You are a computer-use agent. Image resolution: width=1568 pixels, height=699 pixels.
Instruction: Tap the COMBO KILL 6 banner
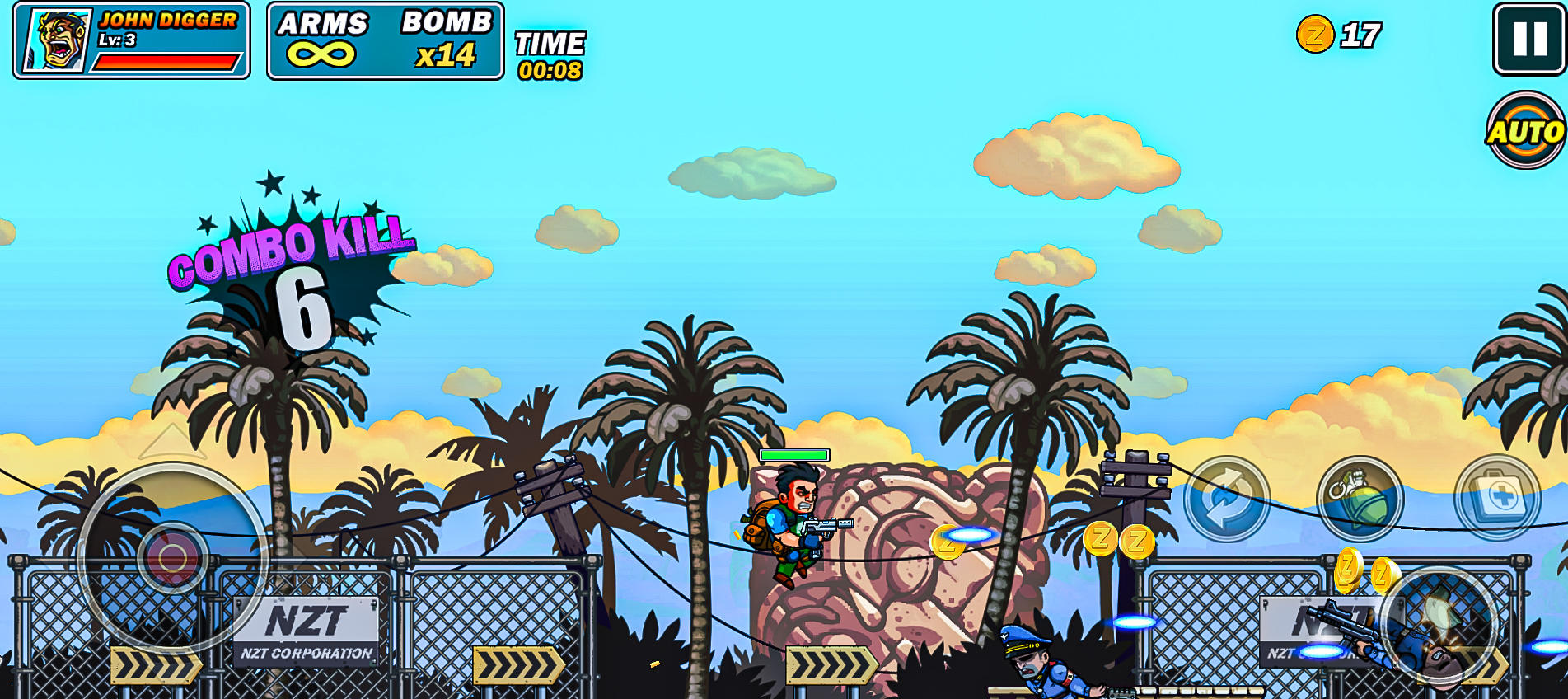click(x=293, y=256)
